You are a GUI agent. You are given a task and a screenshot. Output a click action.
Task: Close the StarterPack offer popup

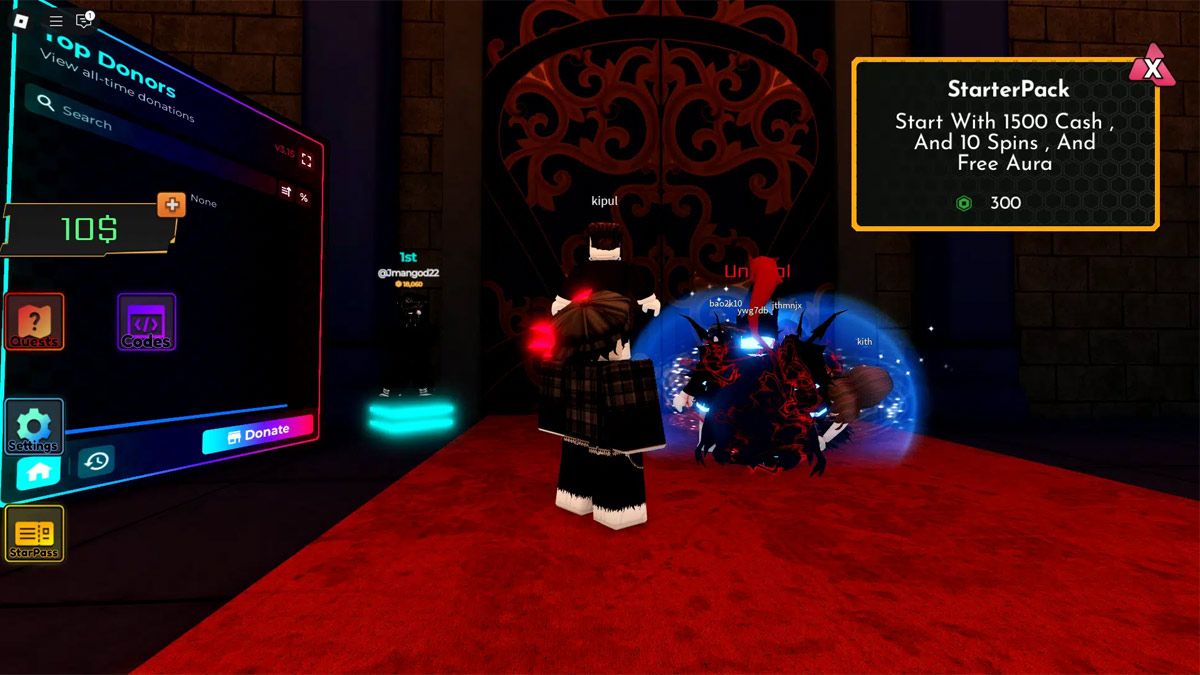1152,68
